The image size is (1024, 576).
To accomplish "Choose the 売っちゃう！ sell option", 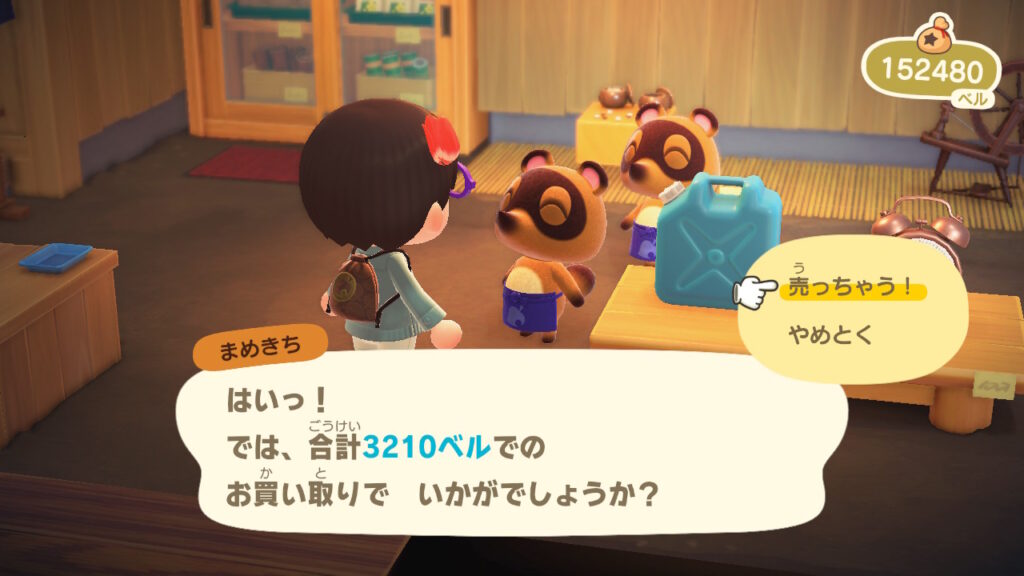I will click(x=851, y=289).
